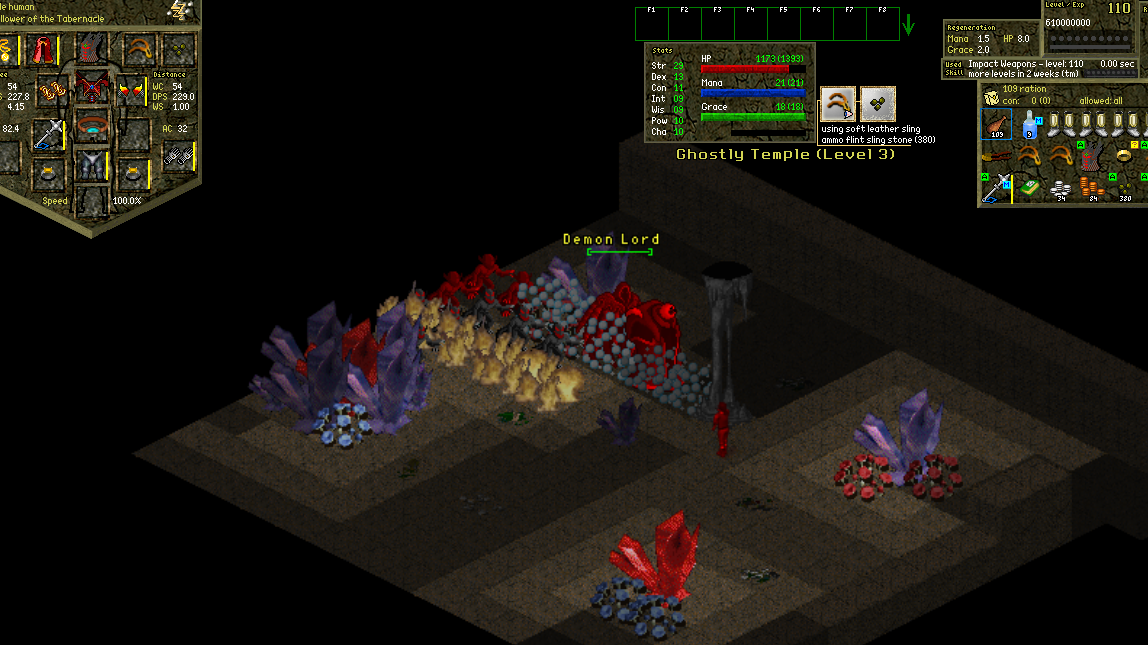The image size is (1148, 645).
Task: Click the equipped mace weapon slot
Action: (x=46, y=133)
